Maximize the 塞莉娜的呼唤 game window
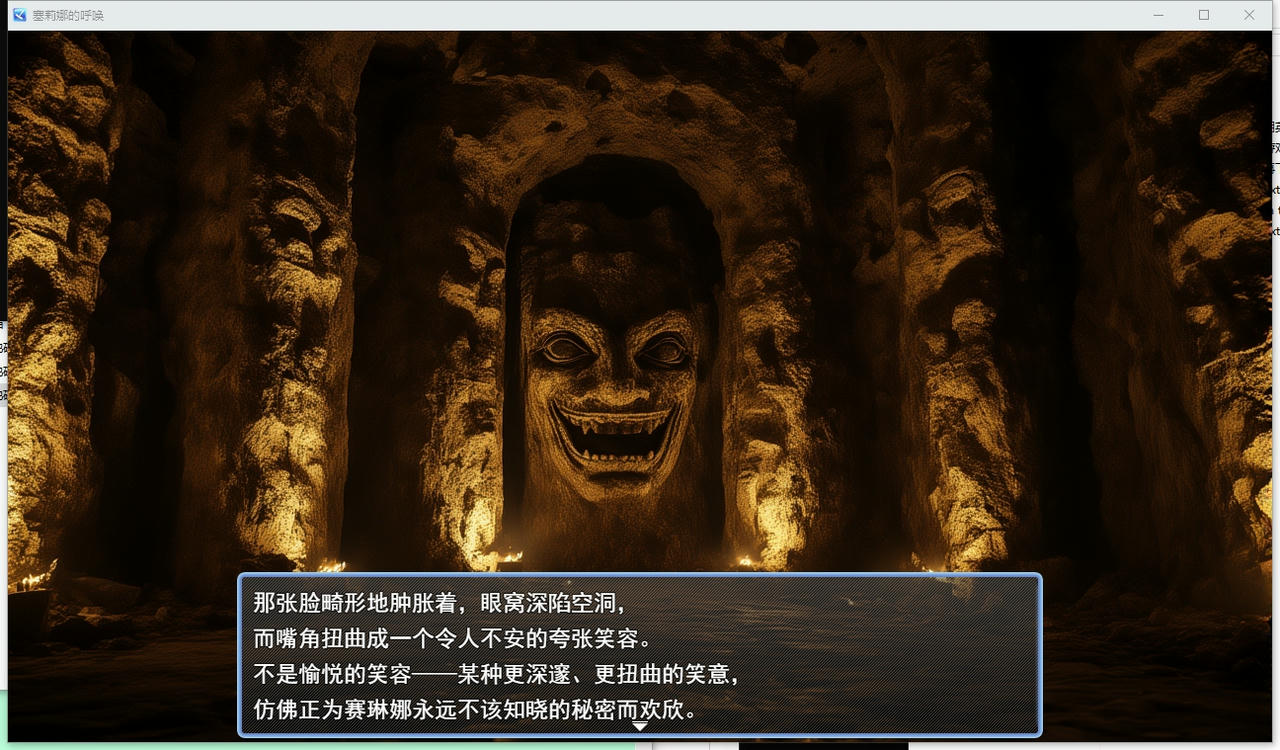 pyautogui.click(x=1204, y=15)
